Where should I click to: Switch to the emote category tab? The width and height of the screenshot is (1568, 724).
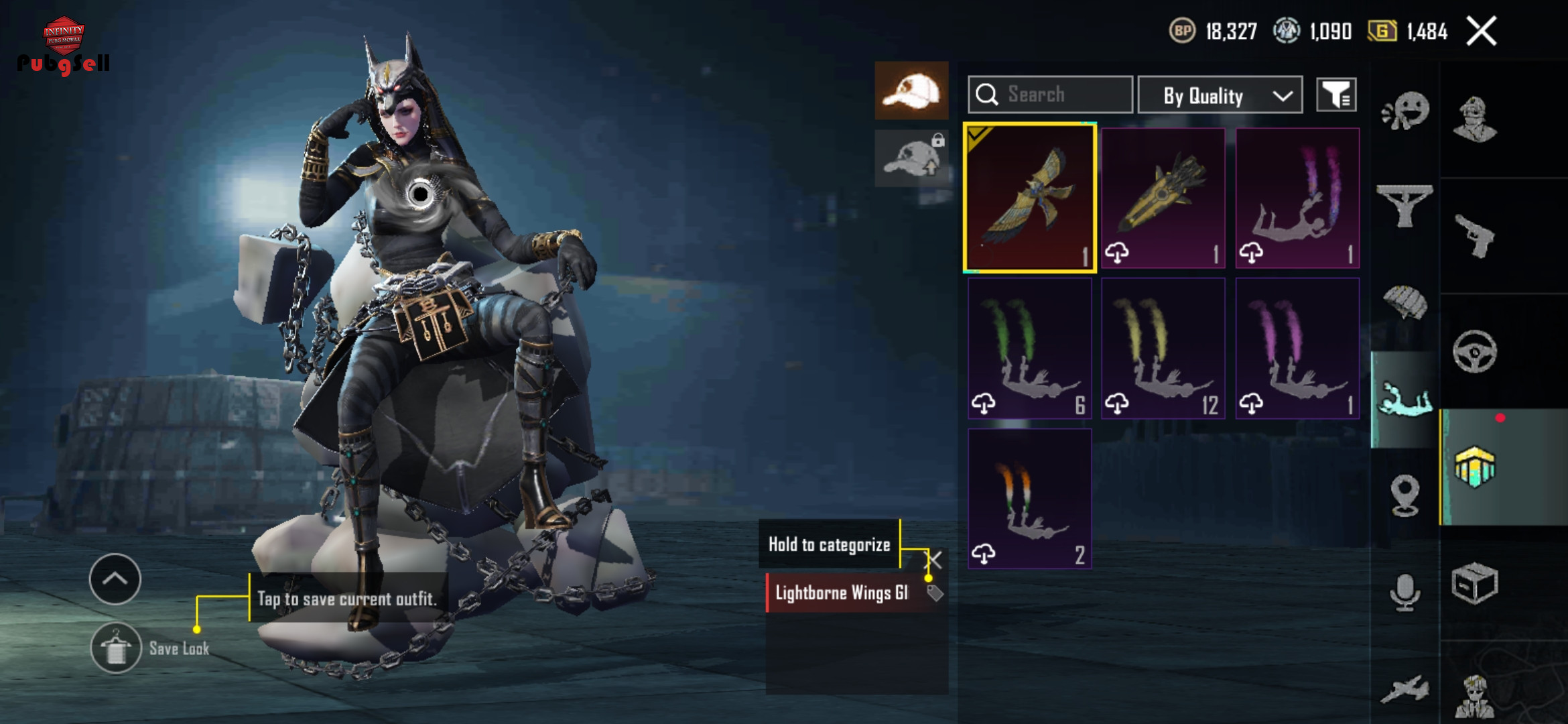[x=1405, y=111]
